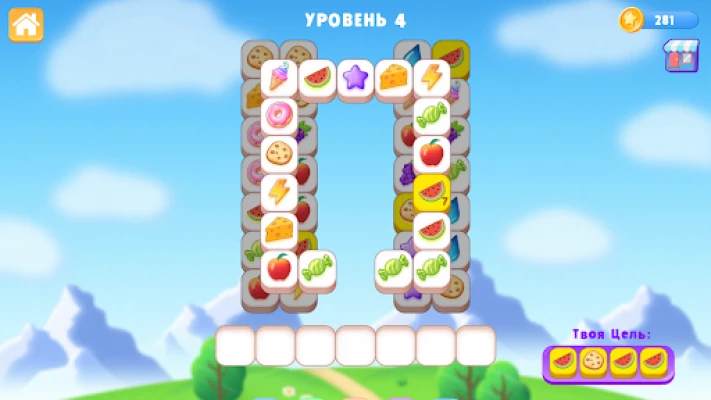The width and height of the screenshot is (711, 400).
Task: Select the cheese tile beside the purple star
Action: pyautogui.click(x=394, y=77)
